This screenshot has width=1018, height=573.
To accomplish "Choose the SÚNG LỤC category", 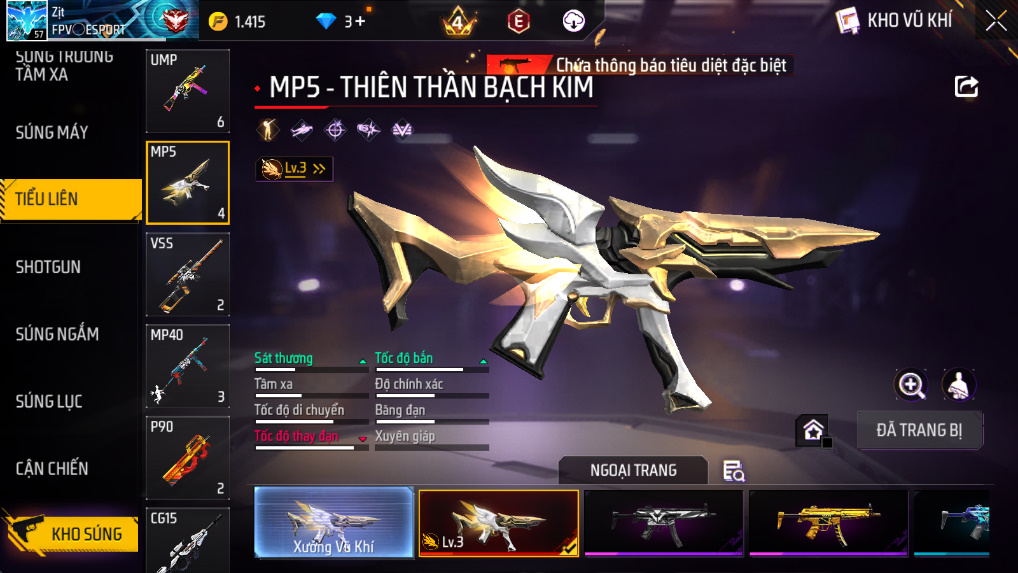I will 49,401.
